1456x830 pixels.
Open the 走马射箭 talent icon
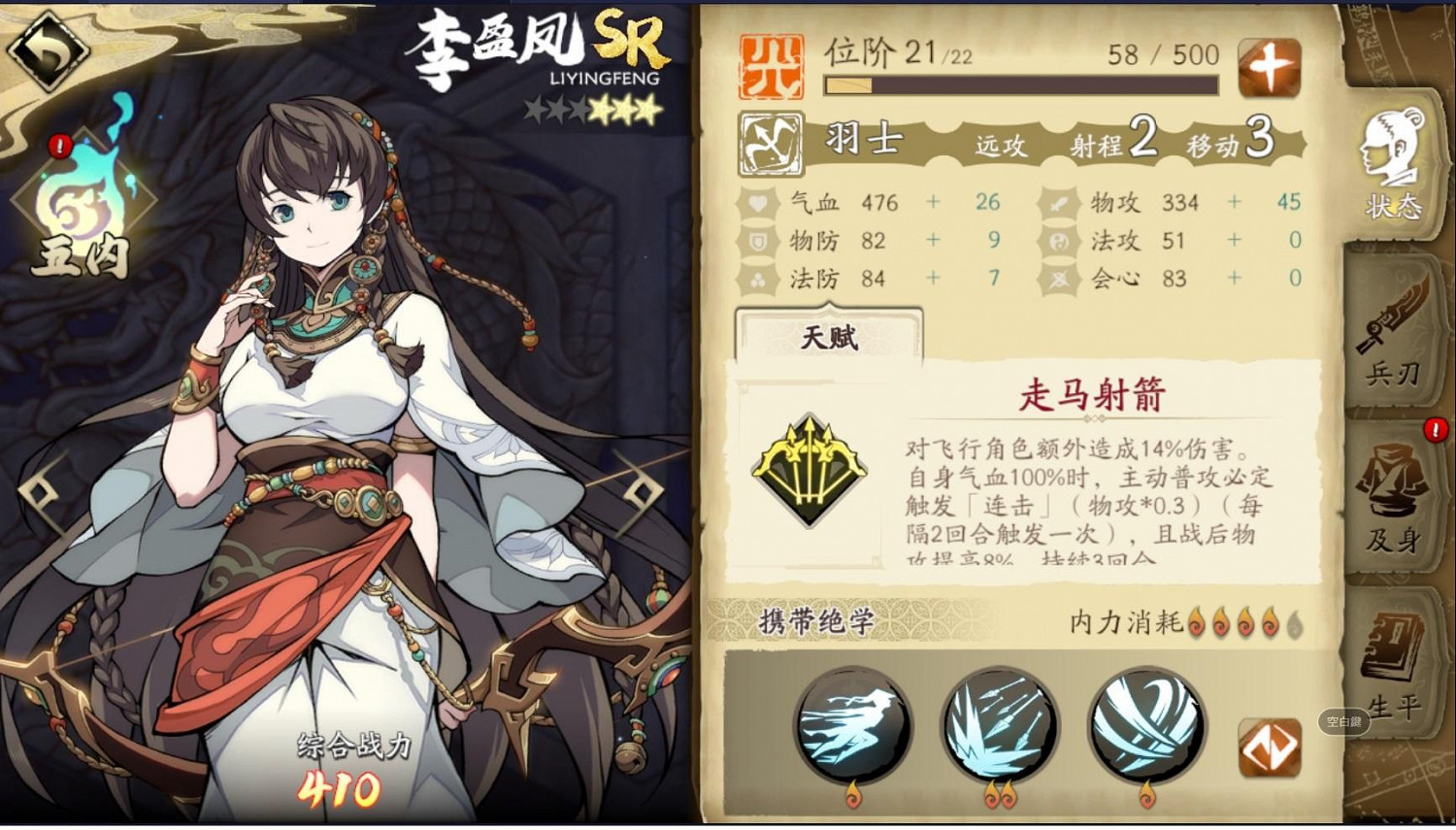click(x=811, y=471)
